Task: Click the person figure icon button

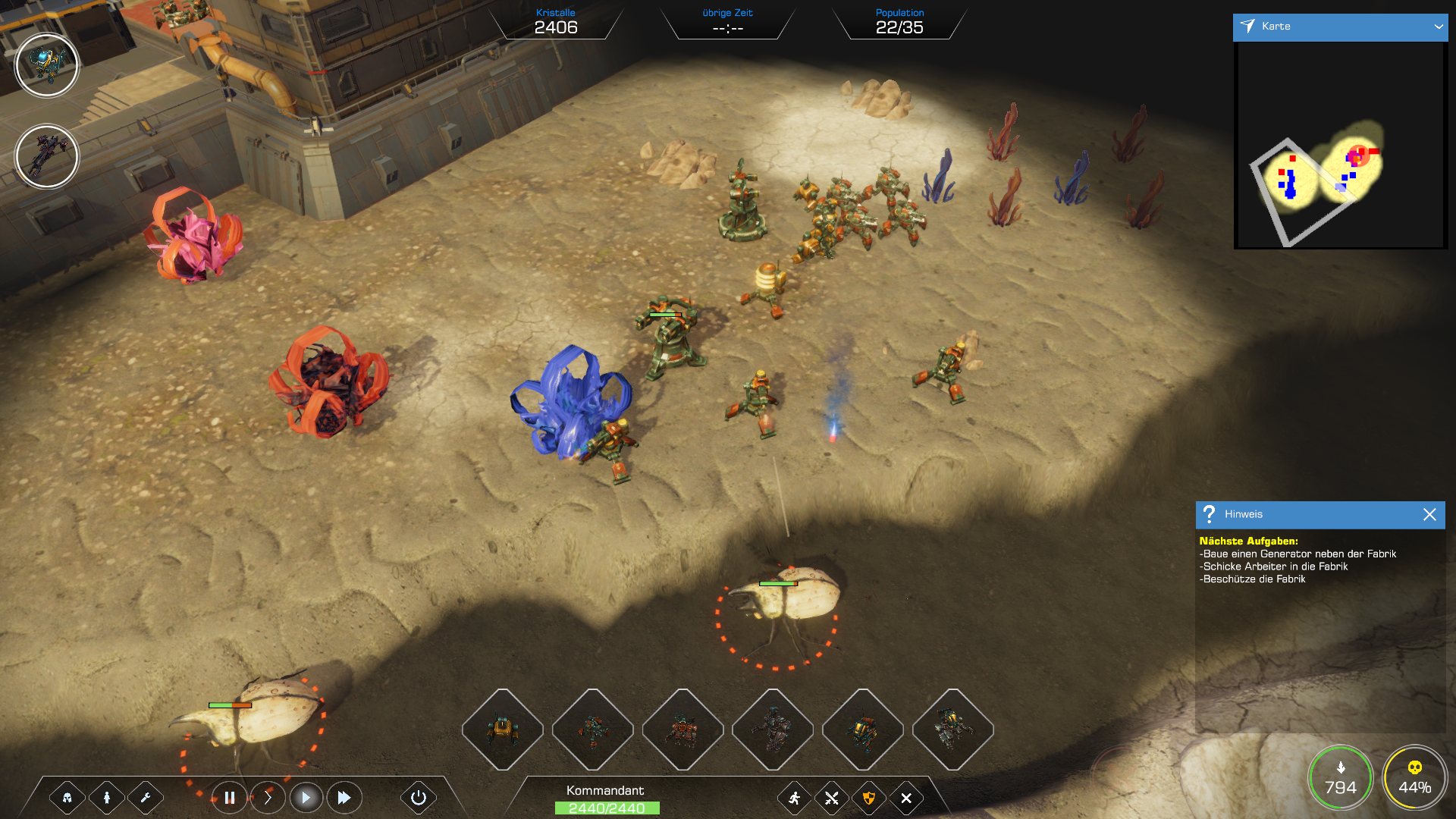Action: [107, 798]
